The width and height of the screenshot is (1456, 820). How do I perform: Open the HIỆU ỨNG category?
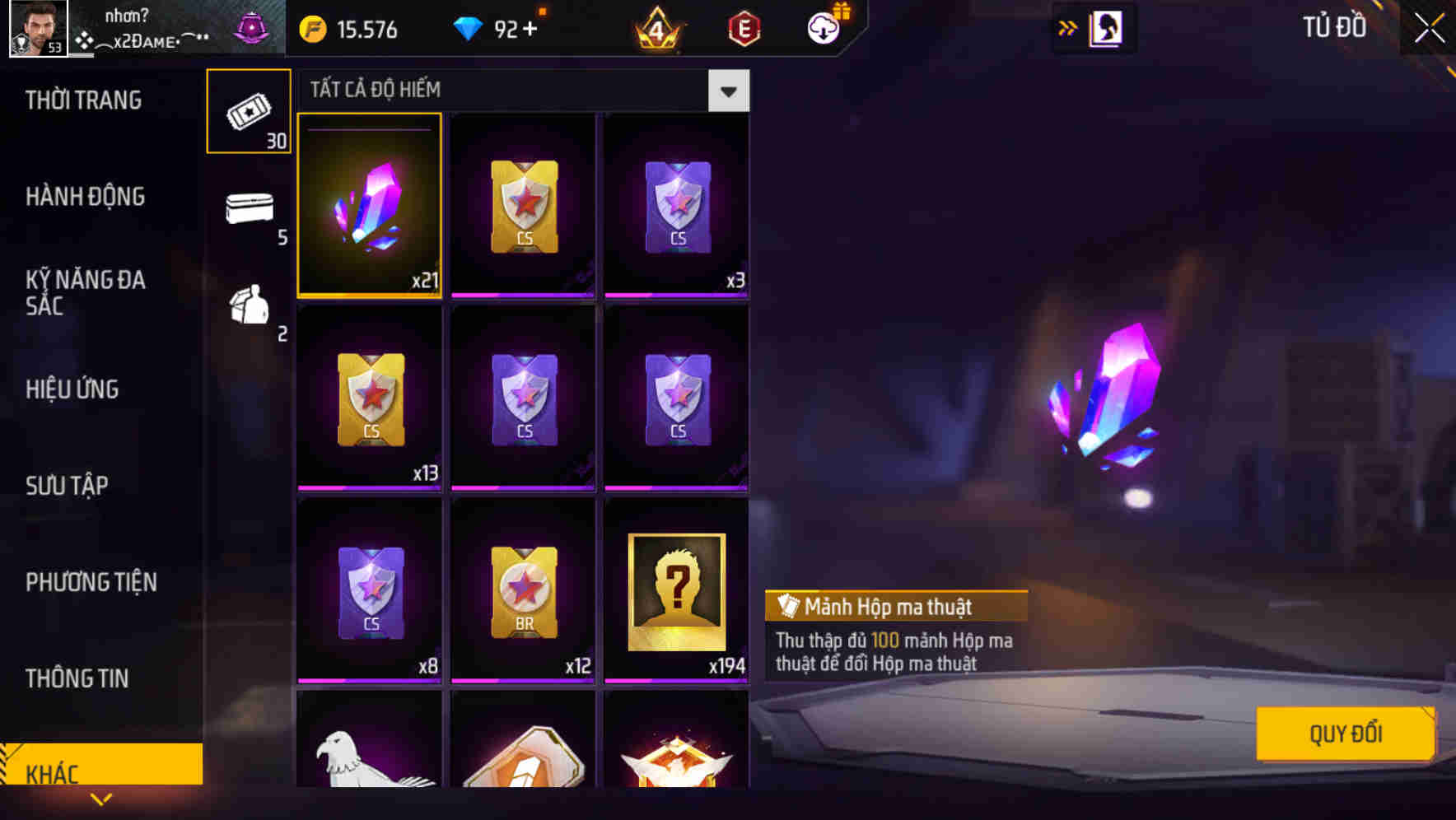(x=70, y=389)
